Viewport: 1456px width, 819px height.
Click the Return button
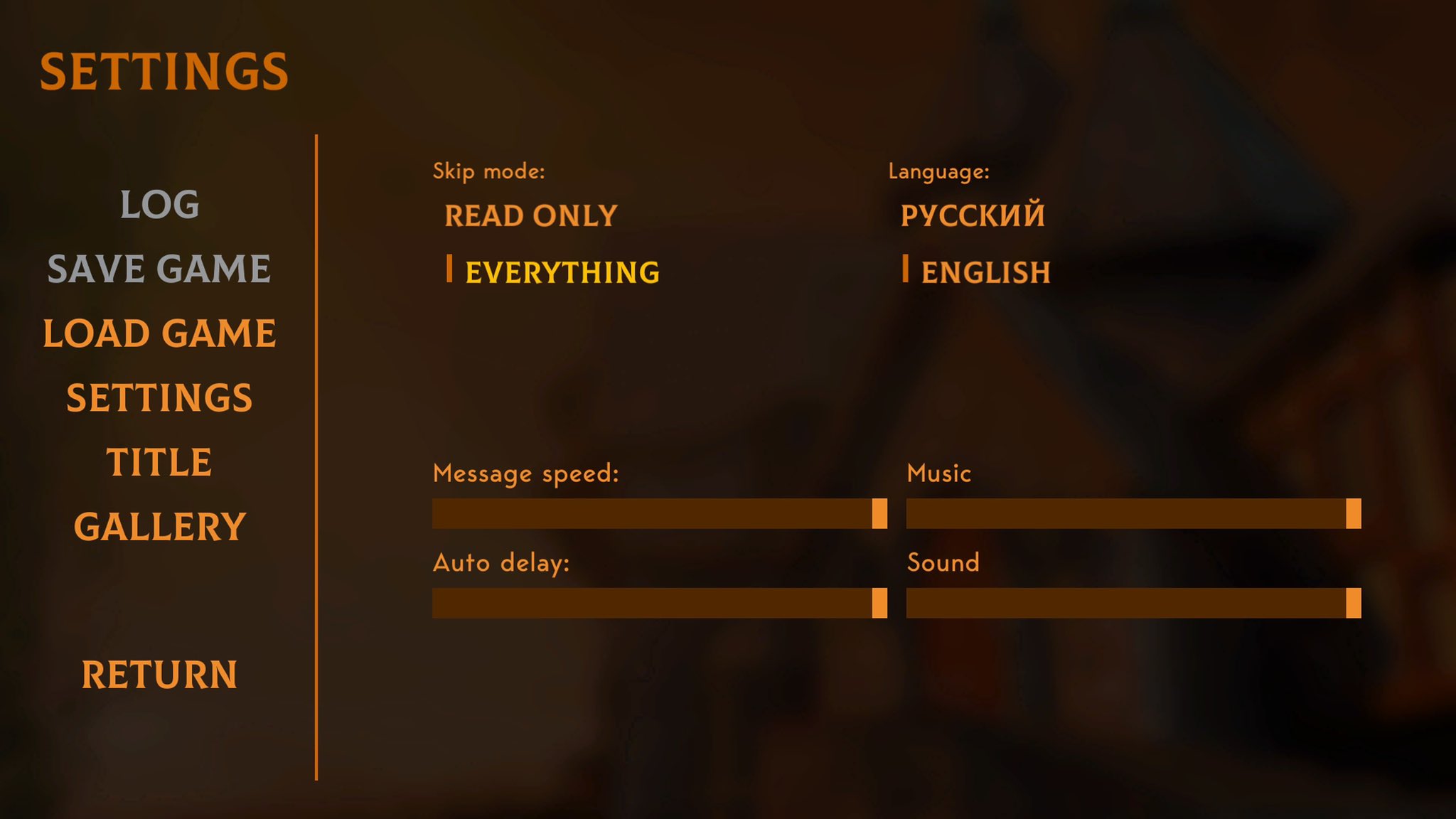click(159, 675)
